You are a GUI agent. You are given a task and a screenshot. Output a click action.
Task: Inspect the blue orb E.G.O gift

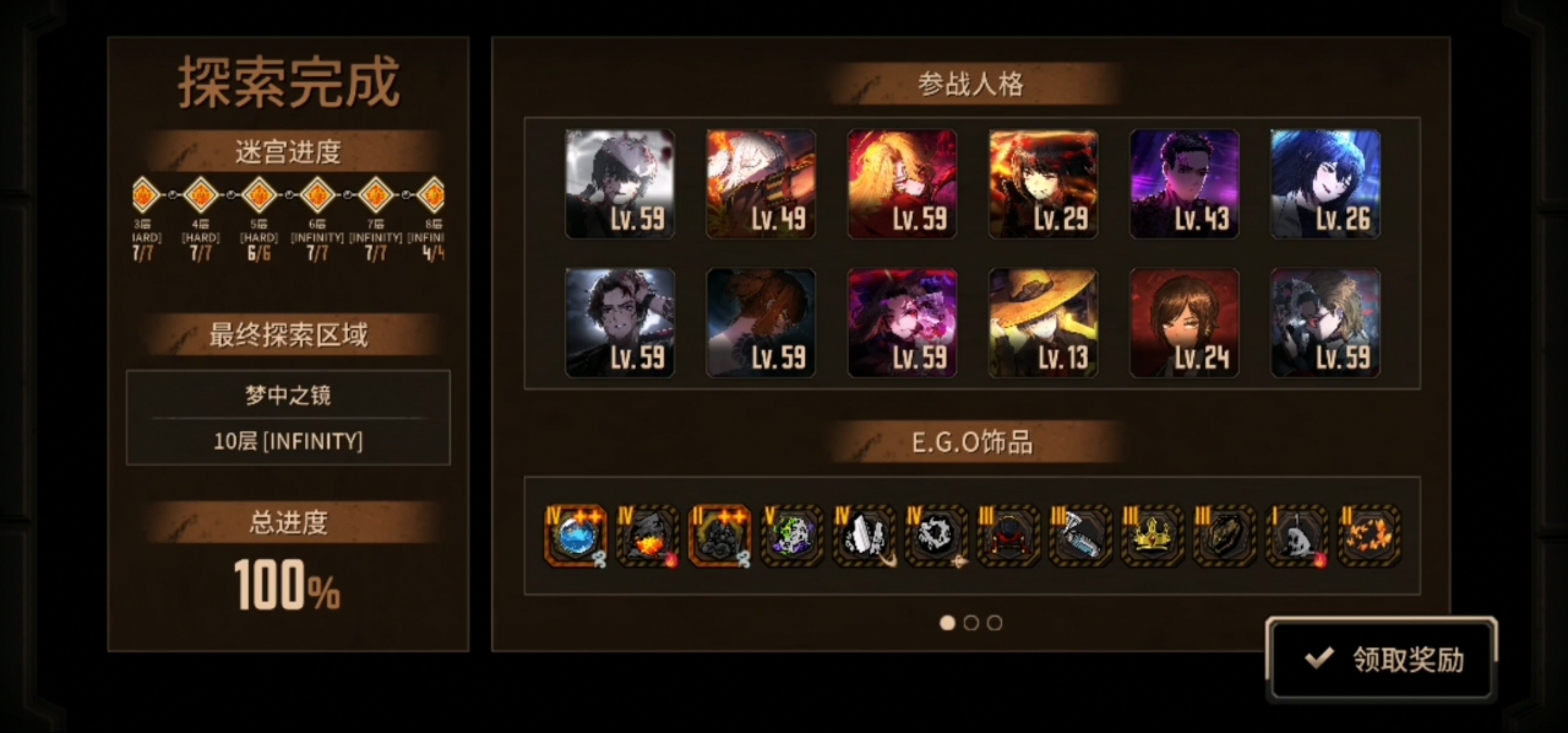pos(576,535)
